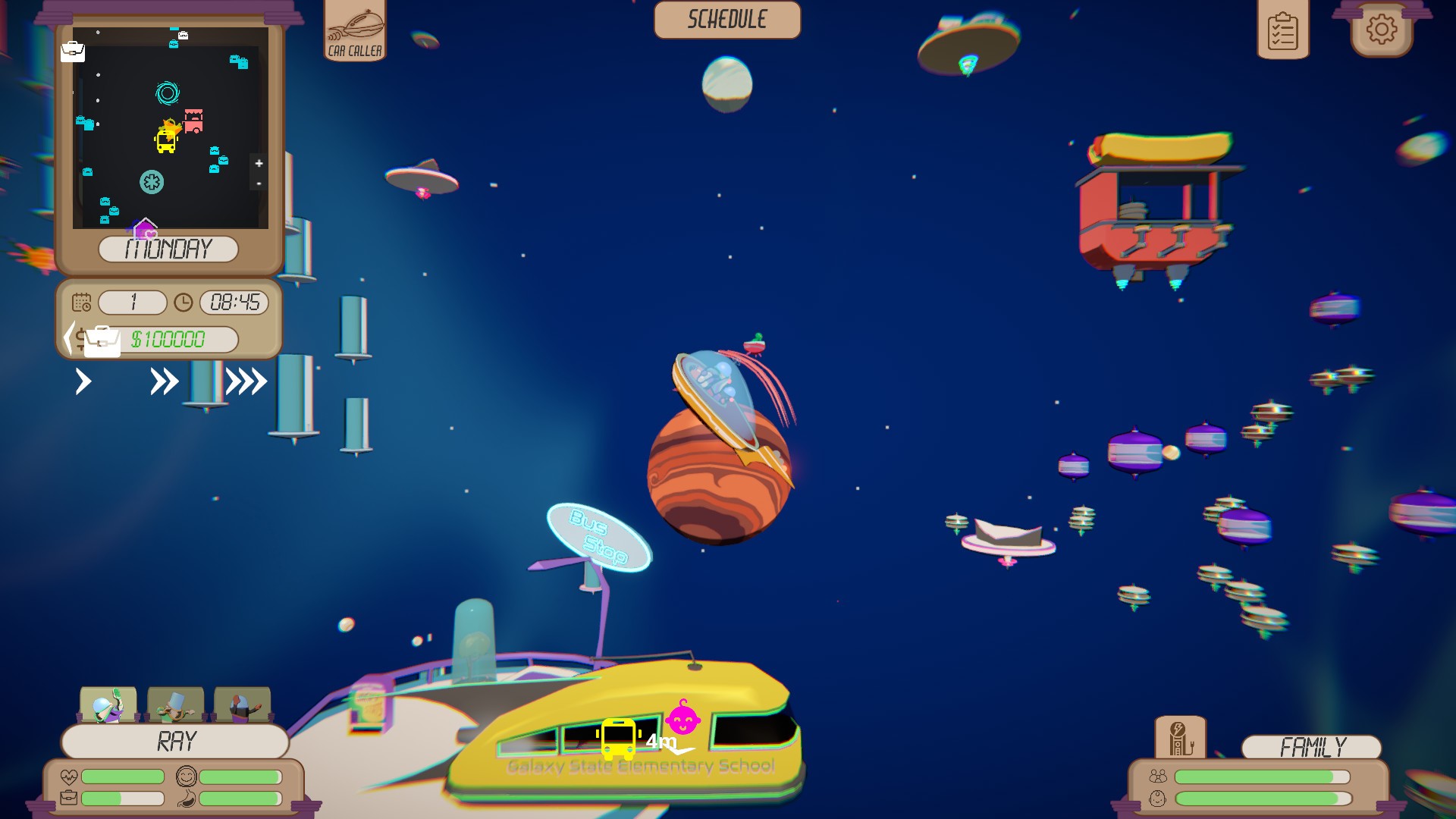Image resolution: width=1456 pixels, height=819 pixels.
Task: Zoom out on minimap with minus button
Action: point(258,184)
